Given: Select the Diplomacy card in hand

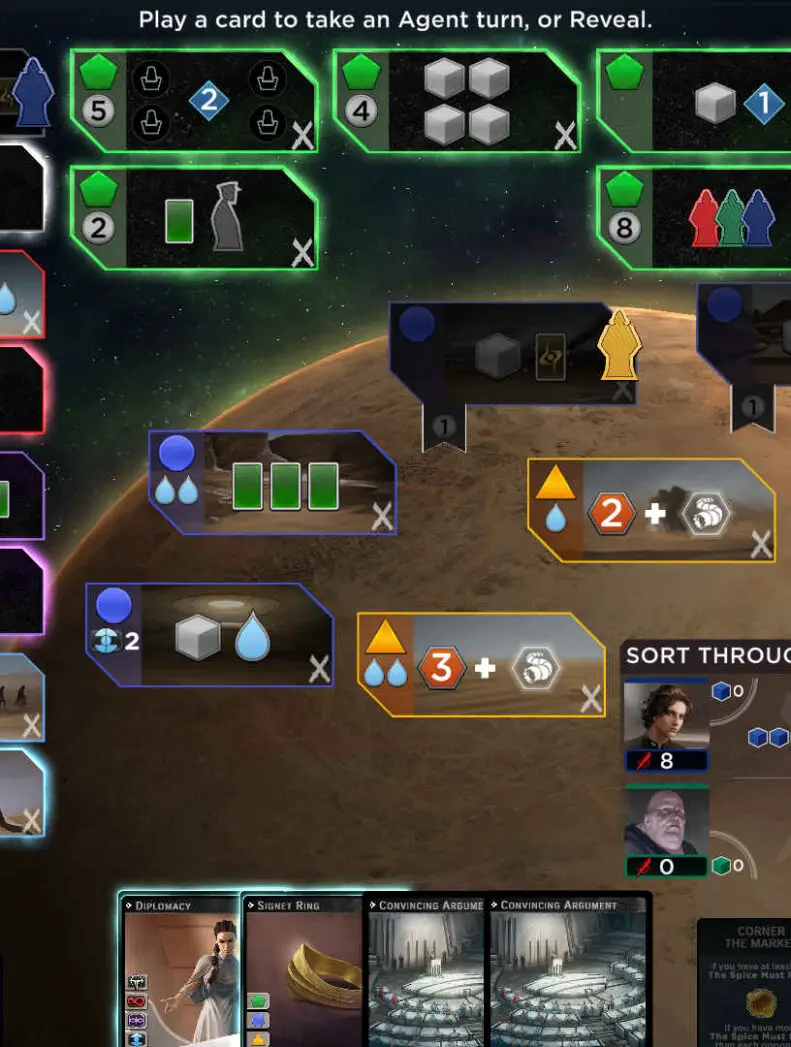Looking at the screenshot, I should 180,970.
